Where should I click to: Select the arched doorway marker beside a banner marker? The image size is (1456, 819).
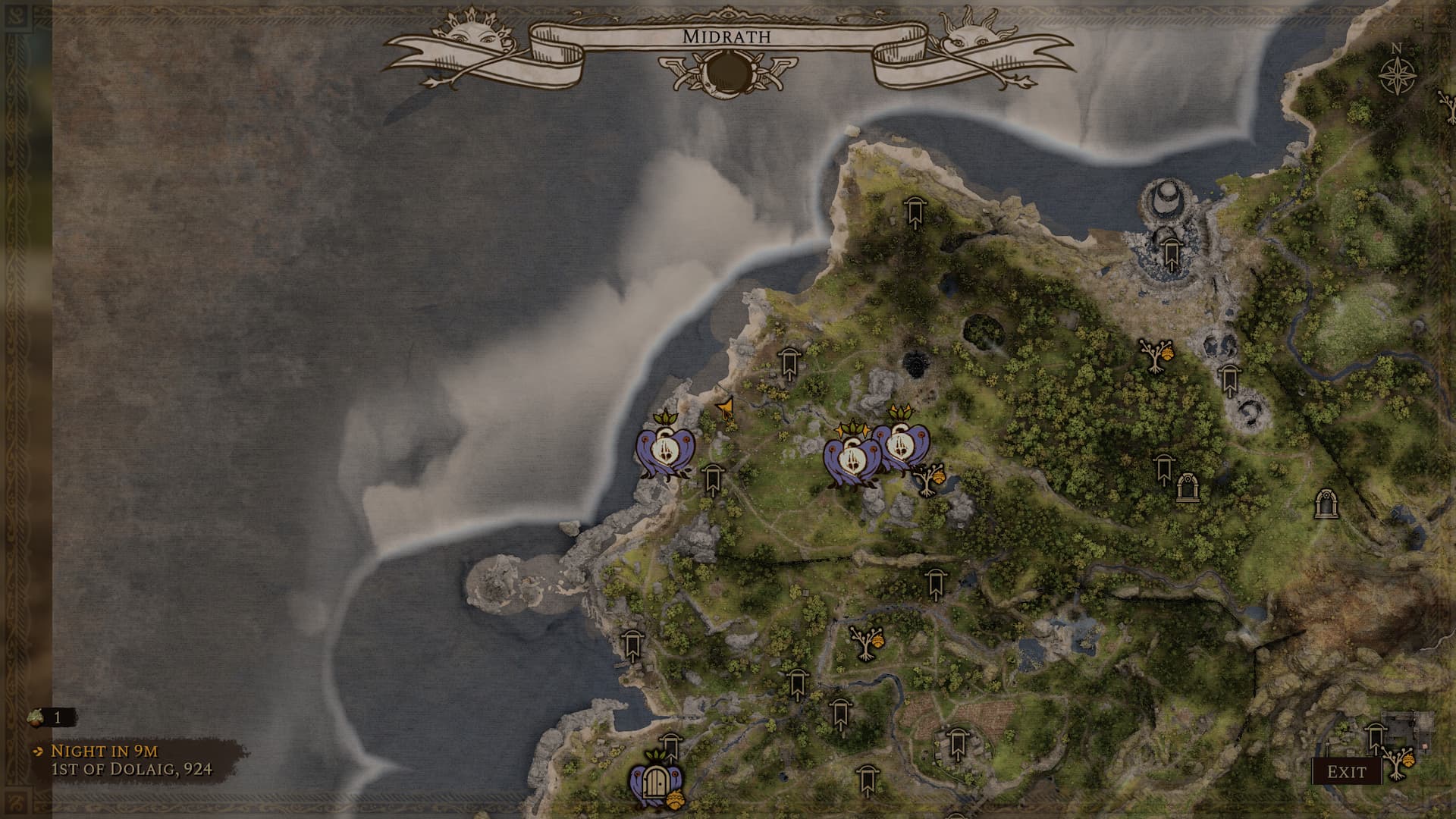click(1185, 488)
